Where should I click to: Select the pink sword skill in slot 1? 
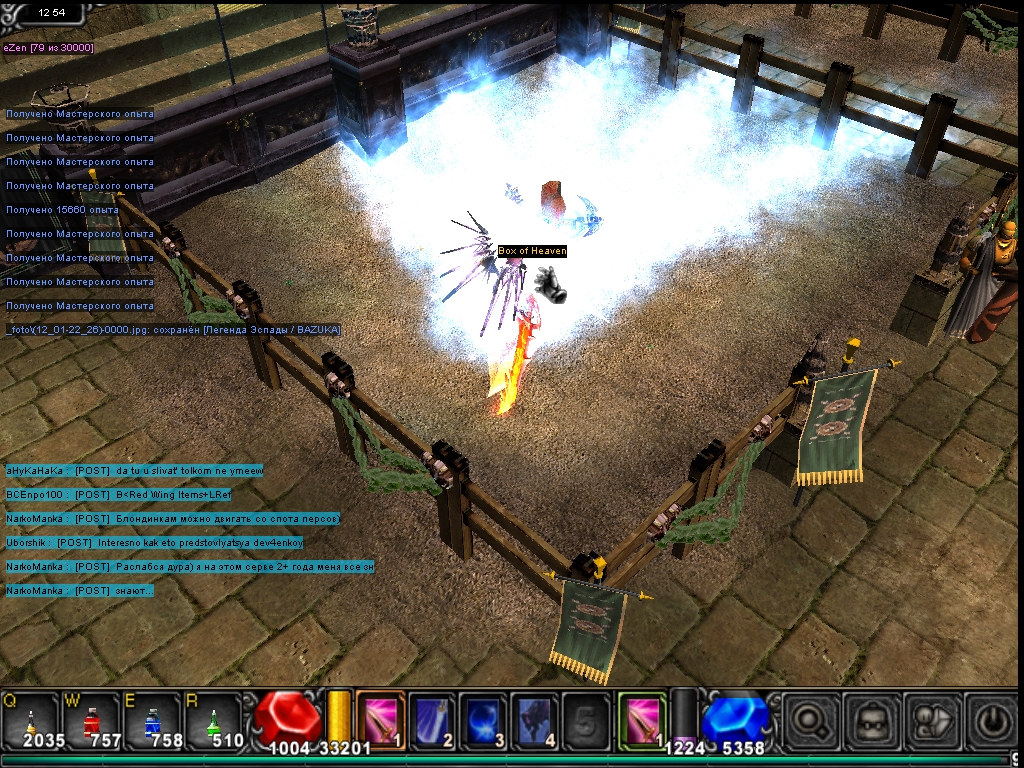point(381,719)
